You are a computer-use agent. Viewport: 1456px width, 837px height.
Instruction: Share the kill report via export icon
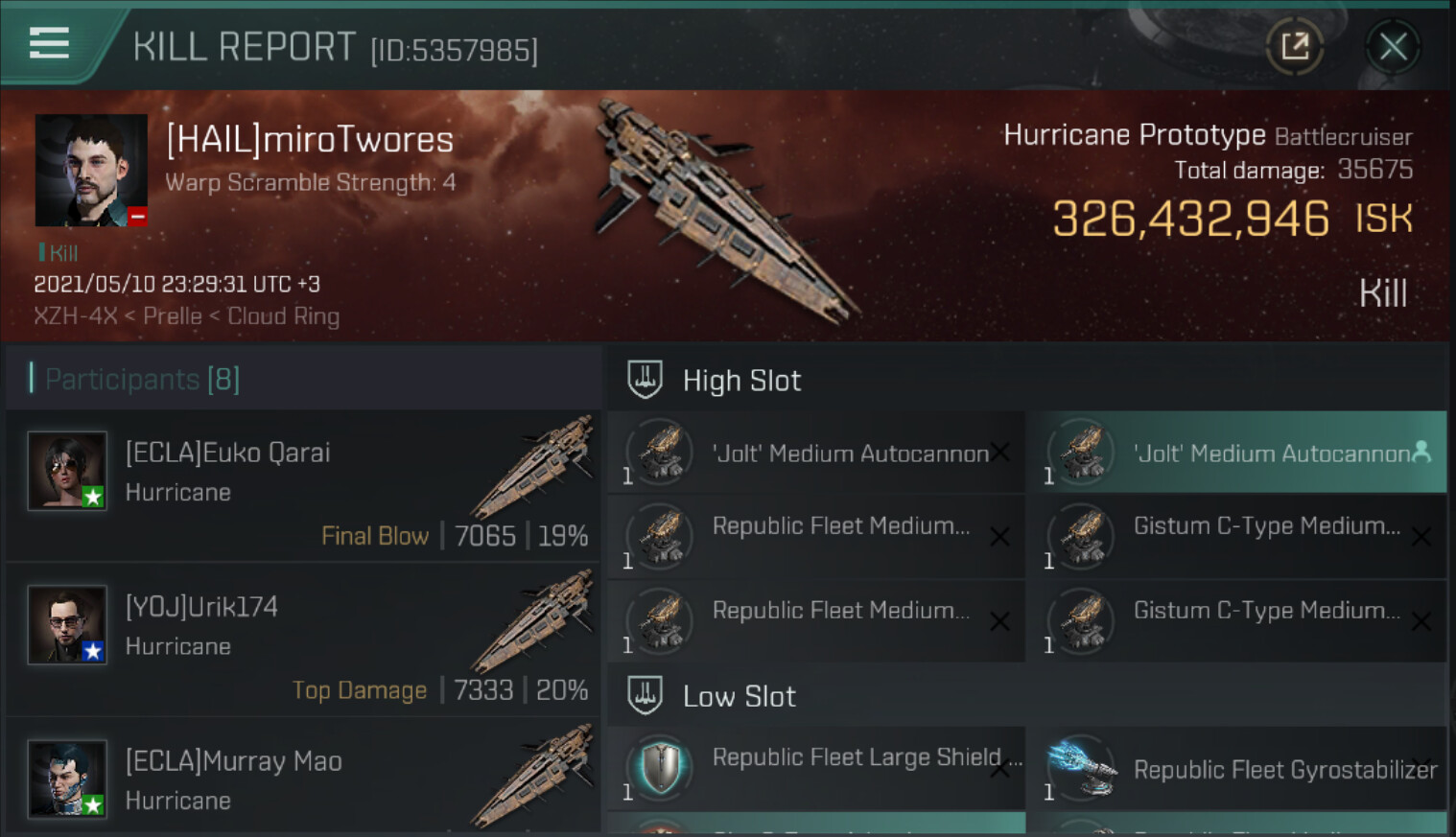click(1295, 46)
